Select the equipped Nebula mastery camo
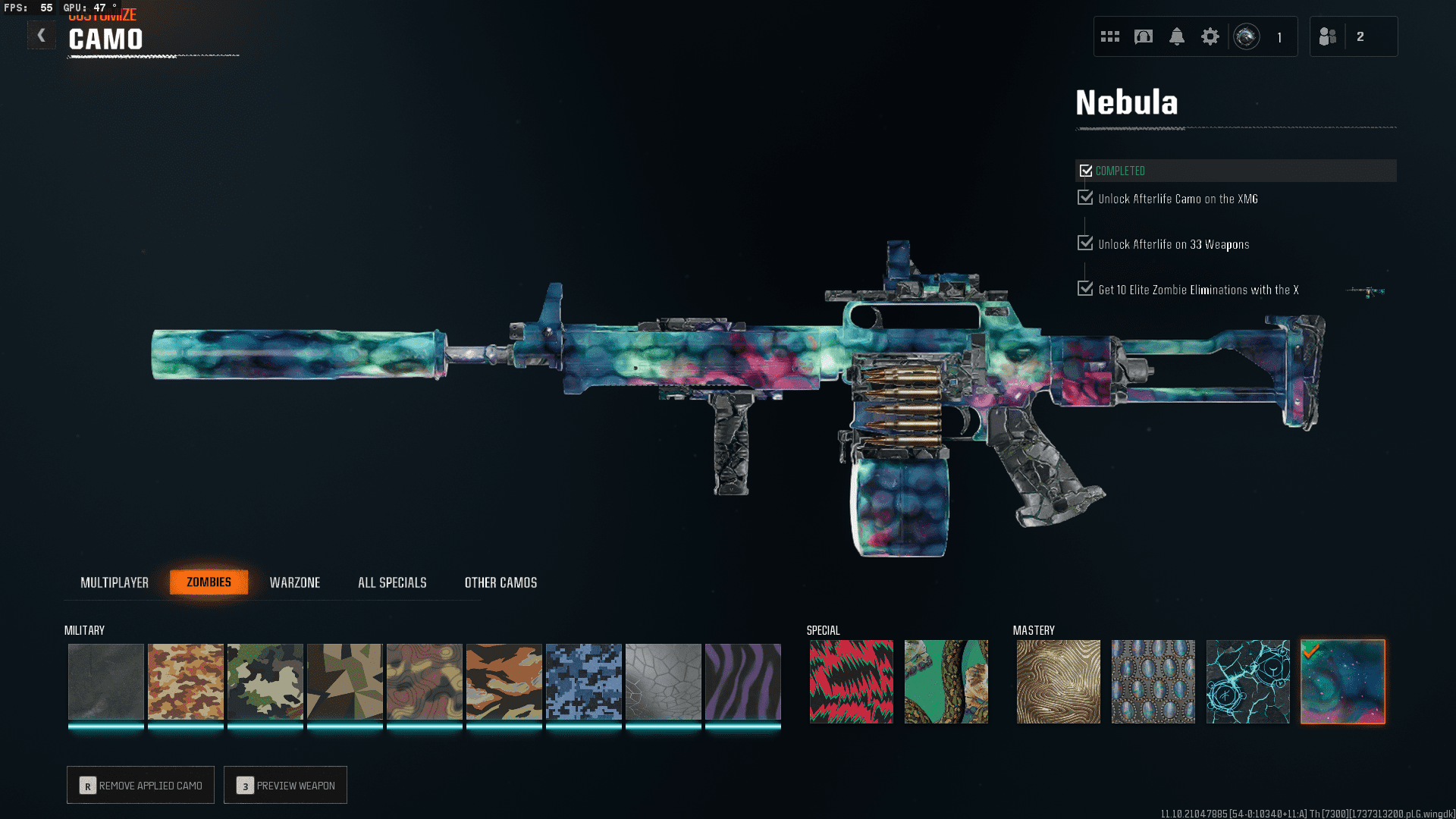The image size is (1456, 819). tap(1342, 681)
